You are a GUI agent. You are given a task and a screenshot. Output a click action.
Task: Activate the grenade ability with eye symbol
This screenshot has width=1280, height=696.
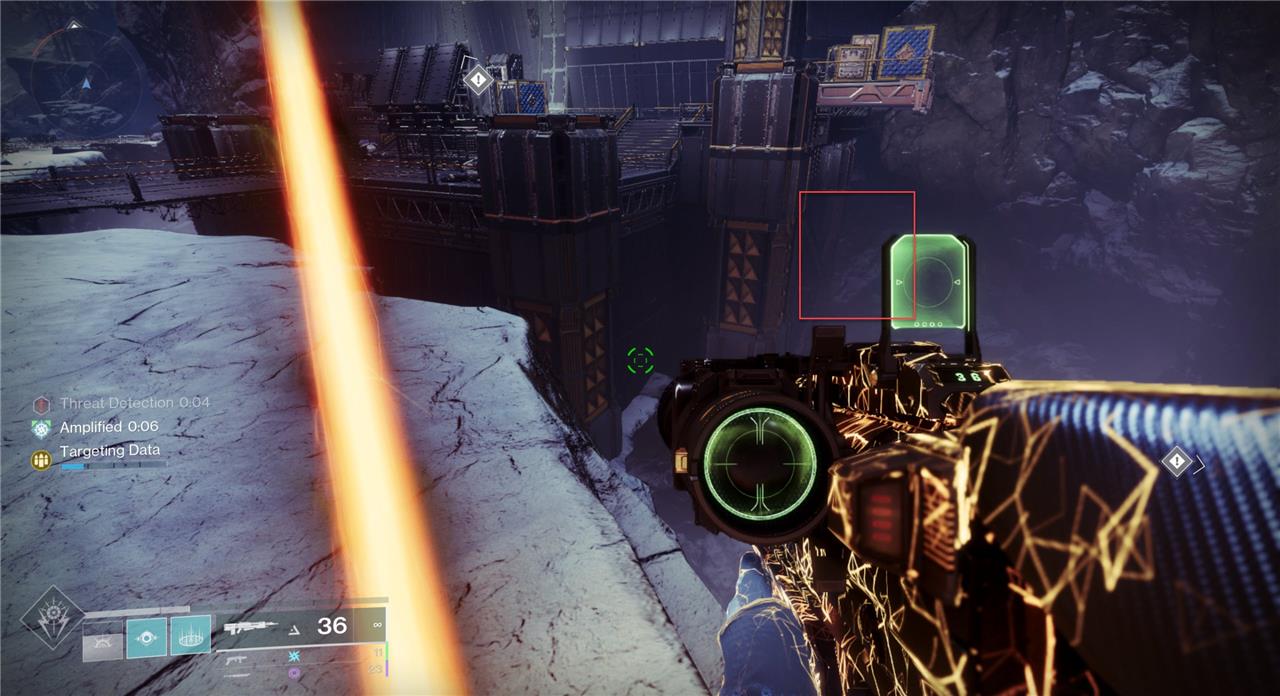(146, 636)
